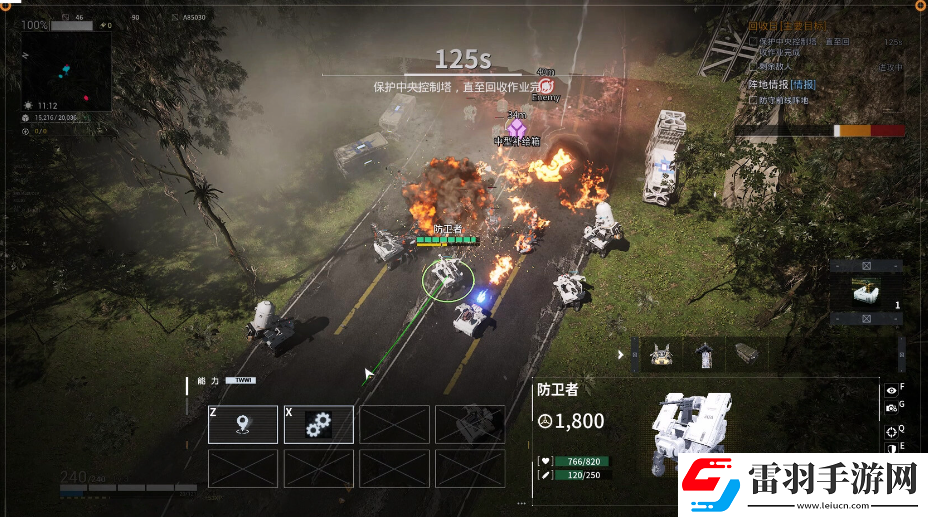
Task: Choose the tower turret in build bar
Action: (706, 354)
